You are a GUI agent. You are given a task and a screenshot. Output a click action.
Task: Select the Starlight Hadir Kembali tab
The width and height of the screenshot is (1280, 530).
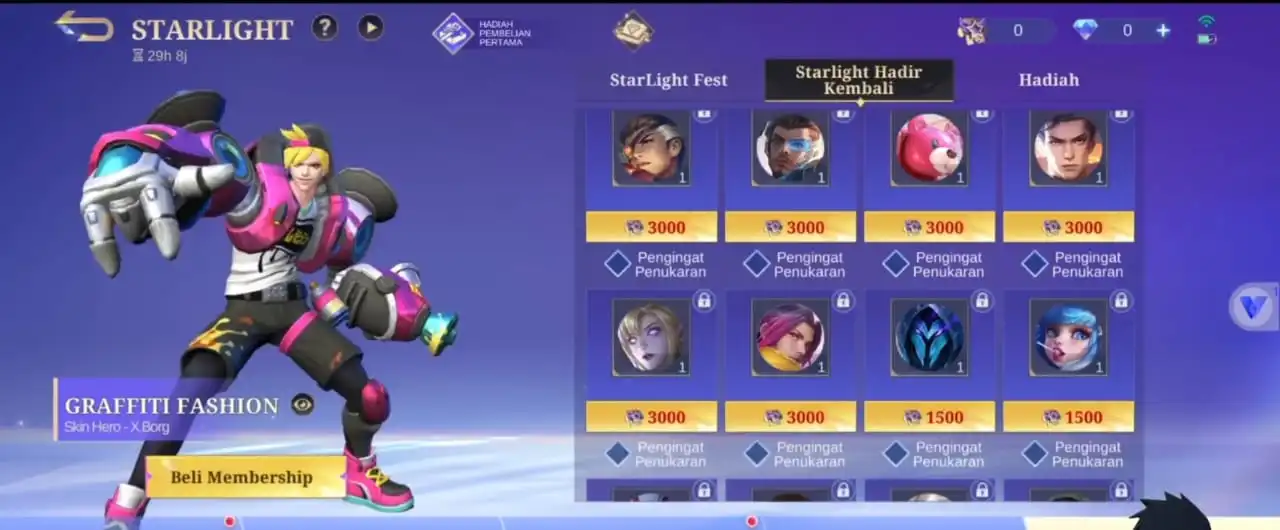point(858,80)
